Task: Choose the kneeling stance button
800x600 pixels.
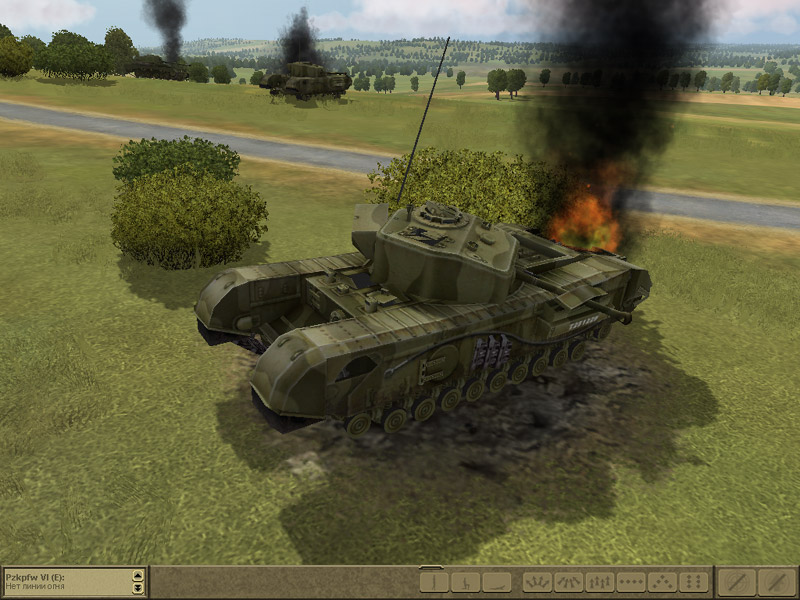Action: pos(465,581)
